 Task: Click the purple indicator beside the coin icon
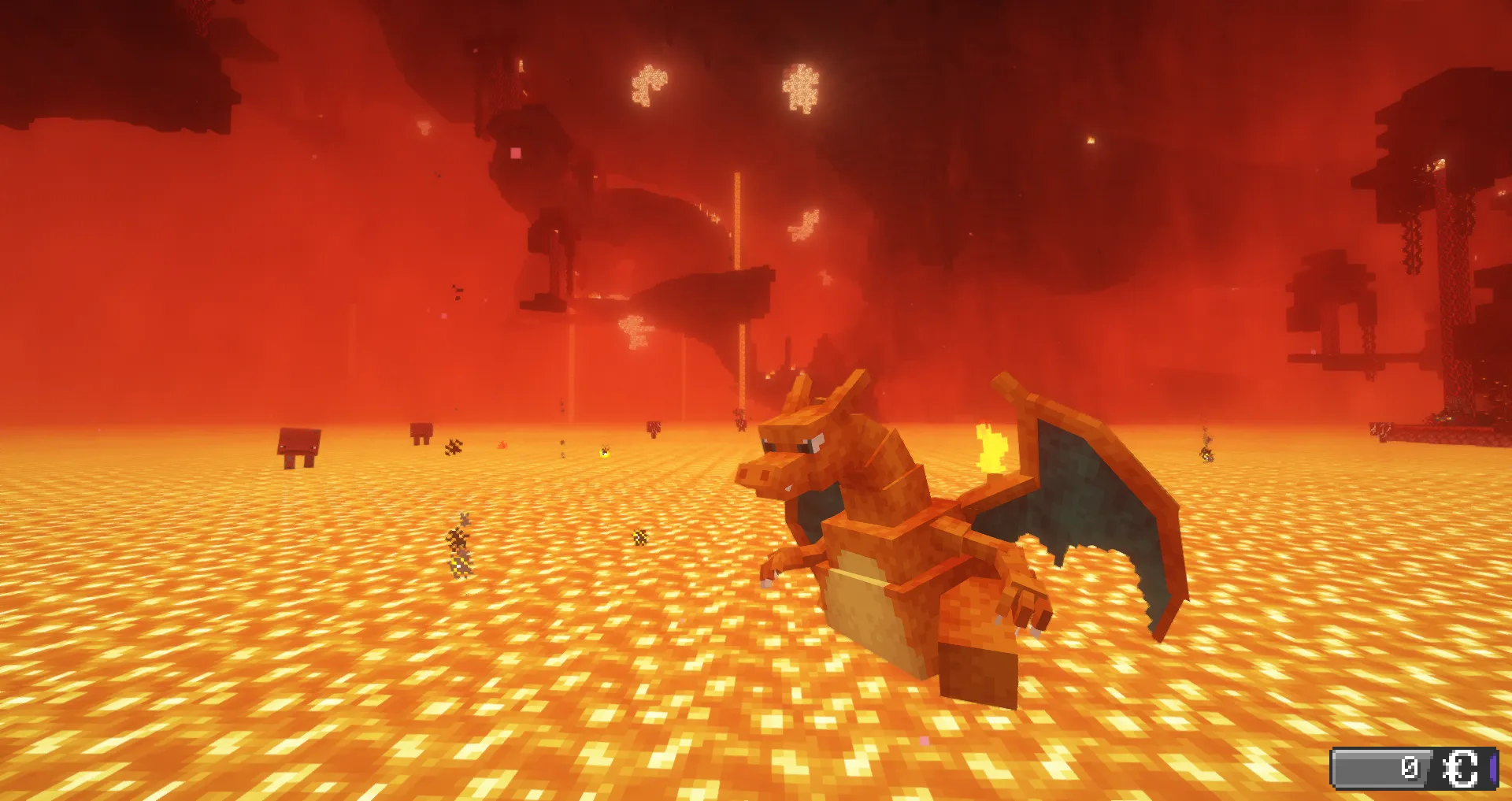(x=1494, y=767)
